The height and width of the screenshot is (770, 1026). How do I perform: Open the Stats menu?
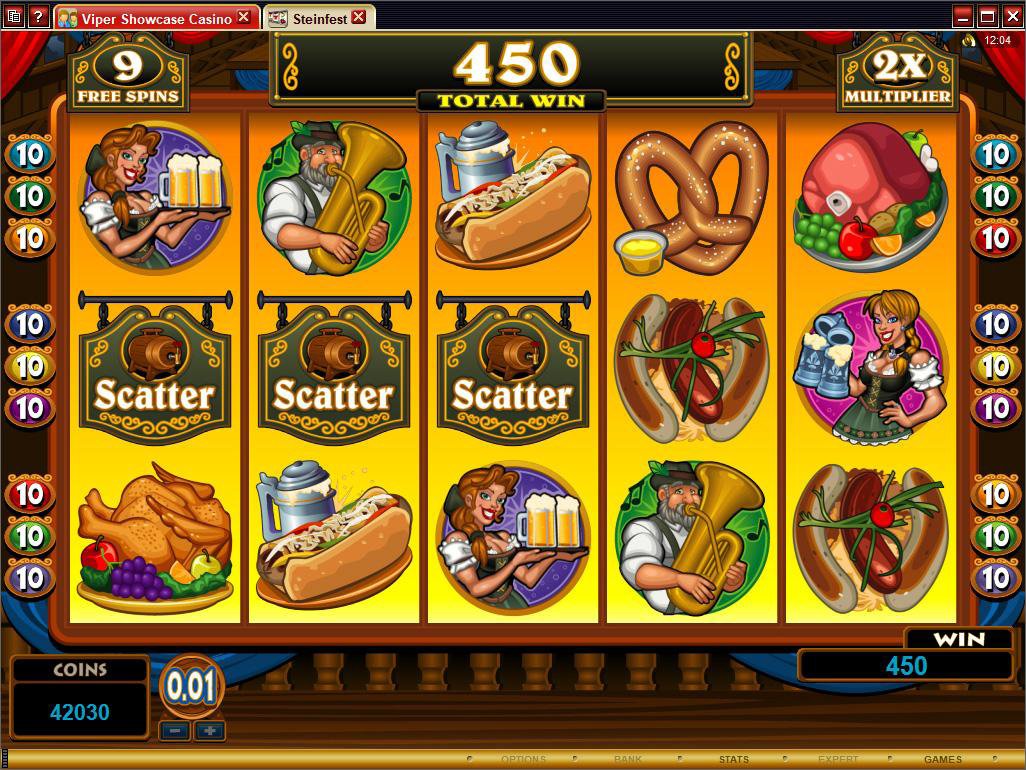pyautogui.click(x=733, y=760)
